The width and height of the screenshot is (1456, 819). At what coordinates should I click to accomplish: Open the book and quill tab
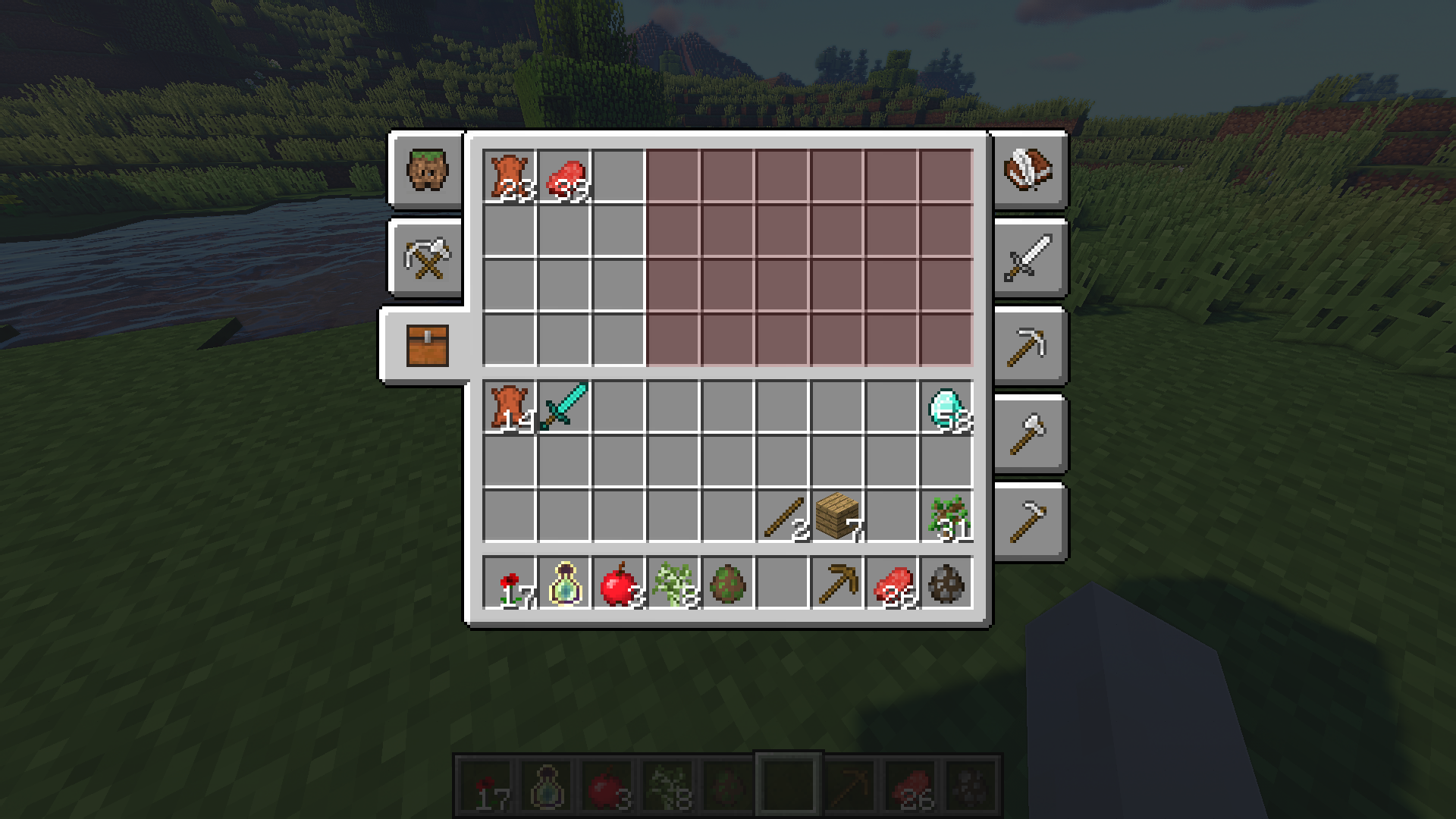[1028, 170]
